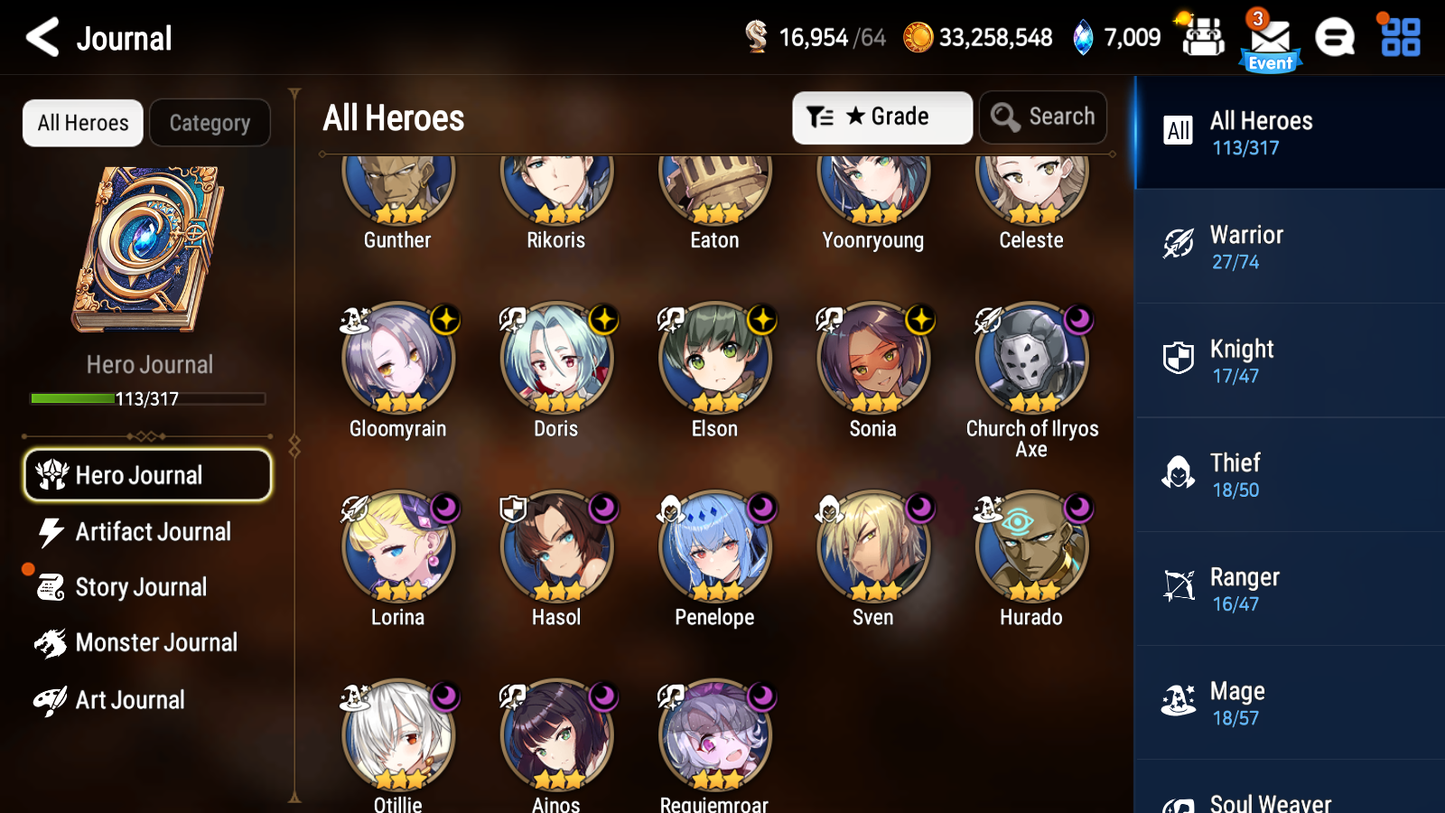Open the Search field for heroes

[1043, 117]
